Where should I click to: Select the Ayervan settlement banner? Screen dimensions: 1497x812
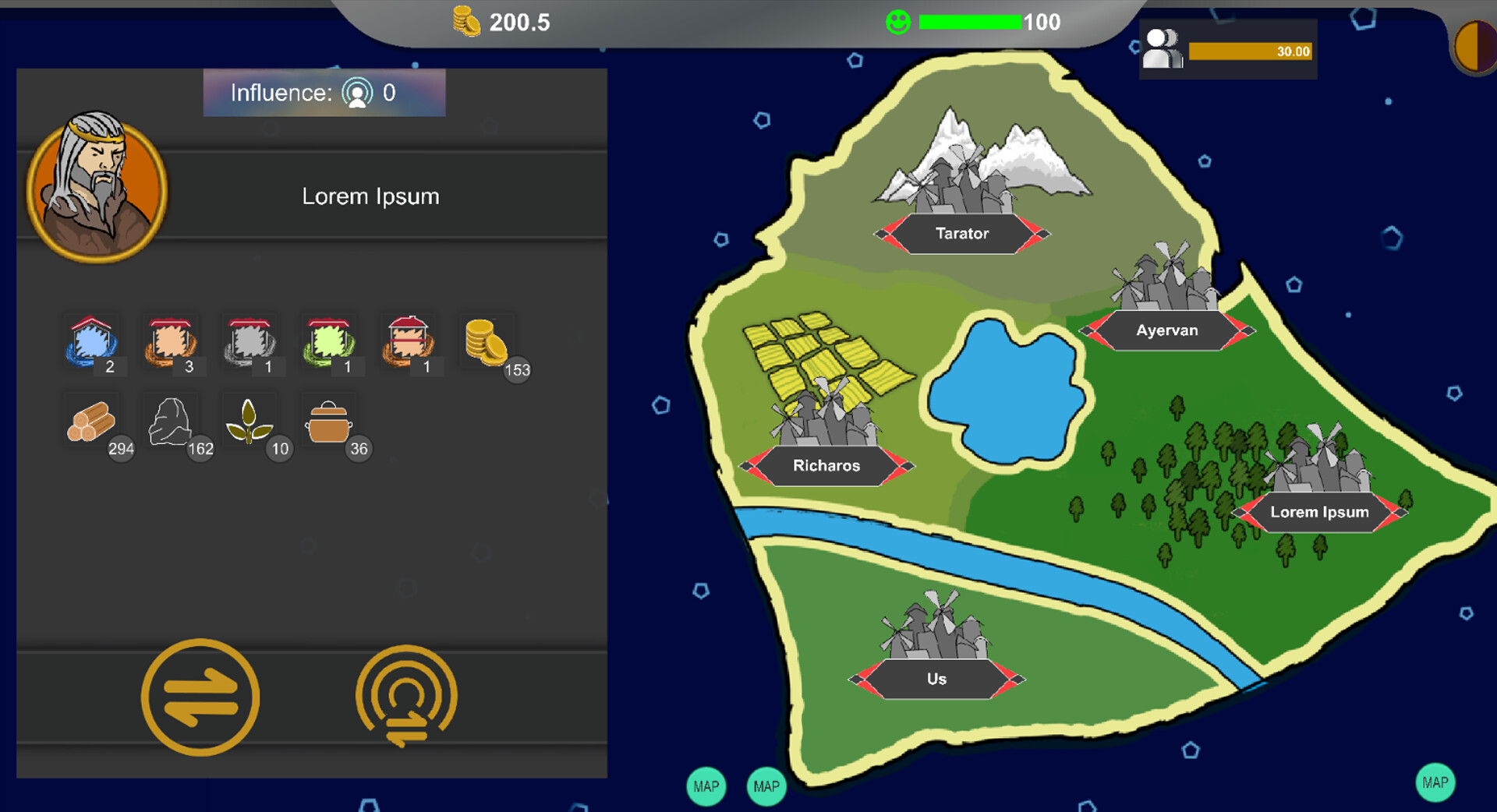coord(1166,330)
